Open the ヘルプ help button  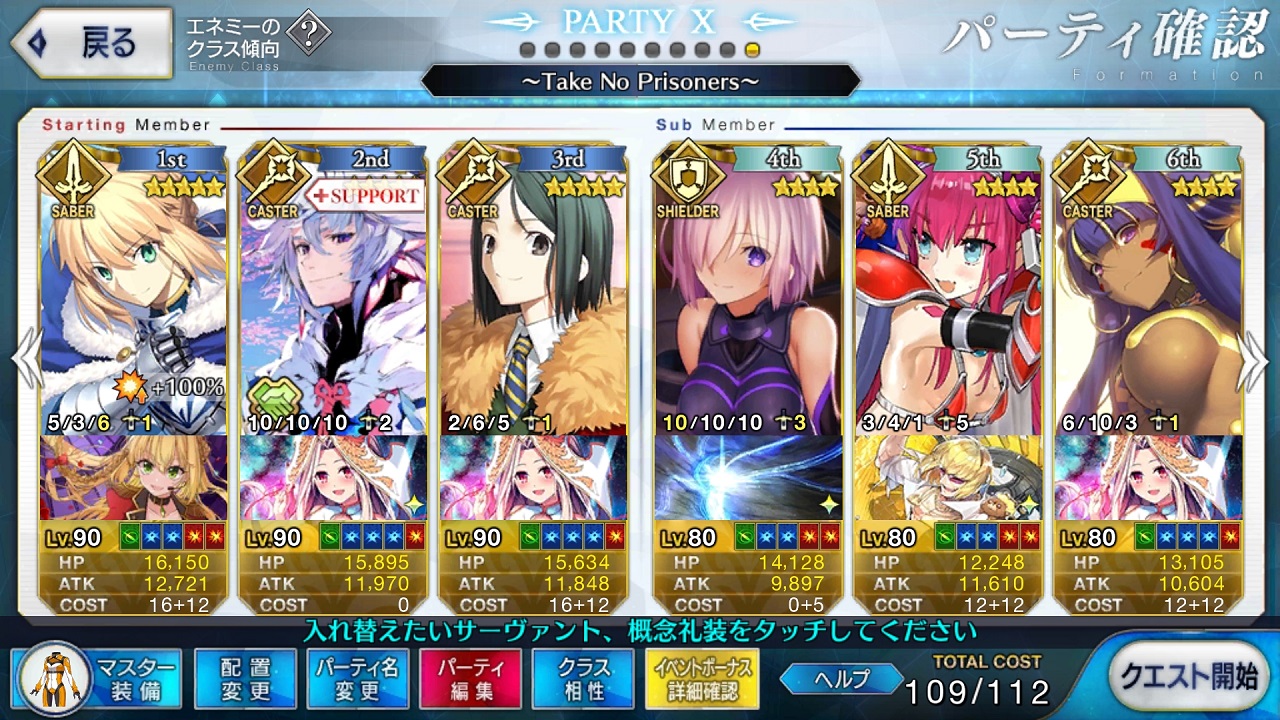pyautogui.click(x=841, y=679)
